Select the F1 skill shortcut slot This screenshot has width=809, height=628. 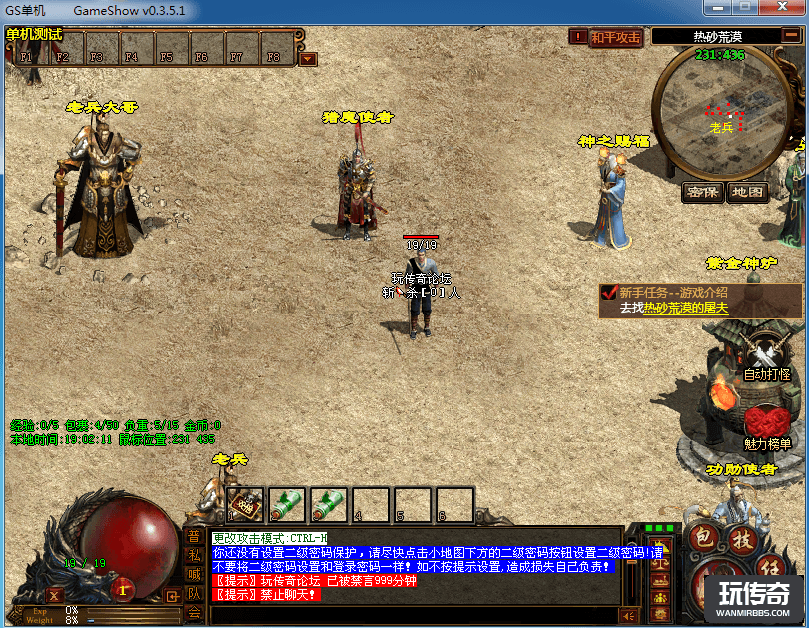coord(27,48)
